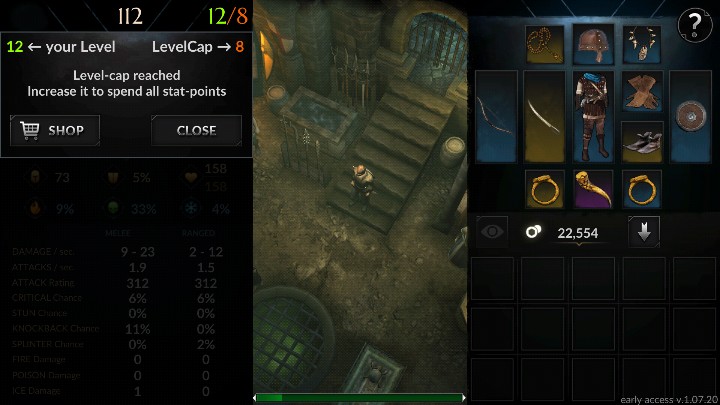Select the bead necklace equipment slot

click(x=545, y=44)
